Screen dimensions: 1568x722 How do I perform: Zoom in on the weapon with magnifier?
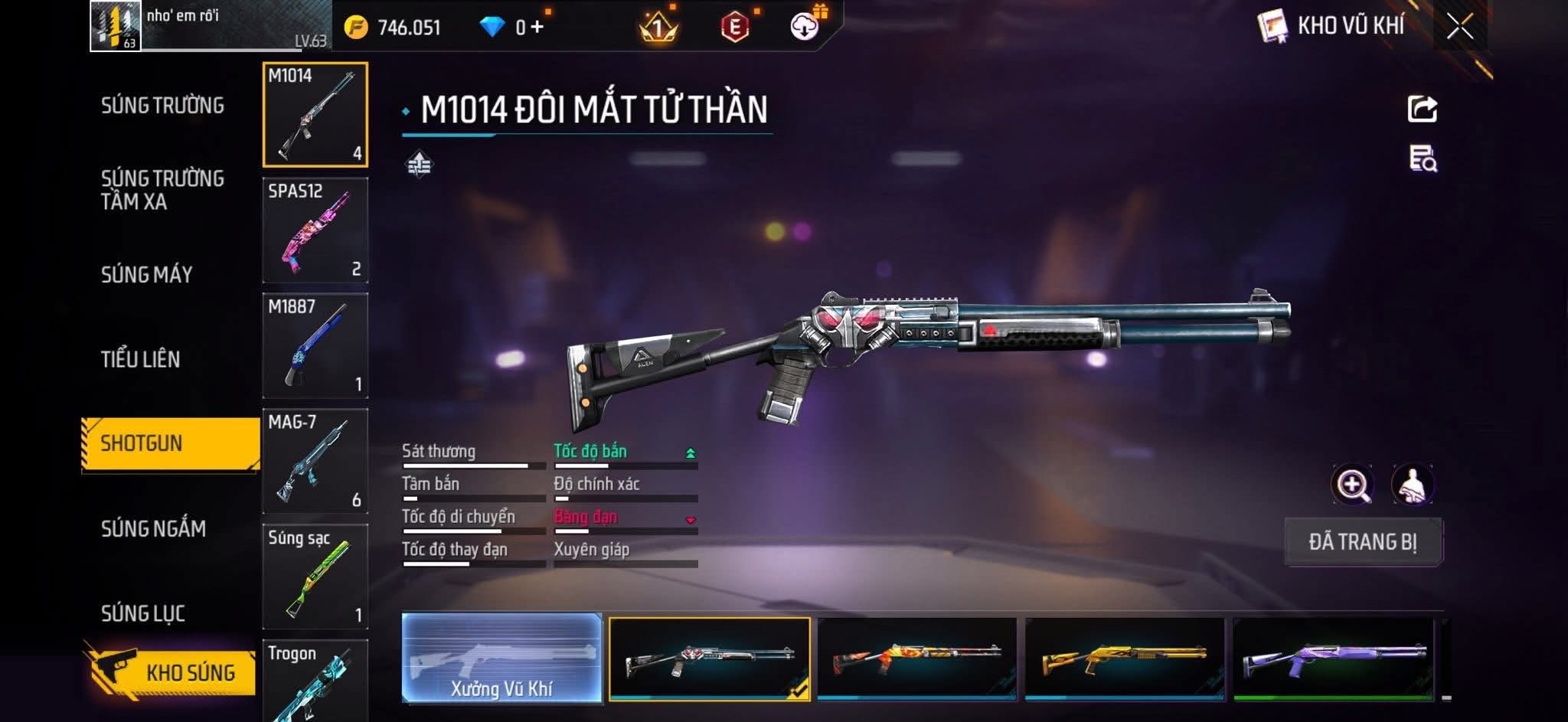[1352, 485]
